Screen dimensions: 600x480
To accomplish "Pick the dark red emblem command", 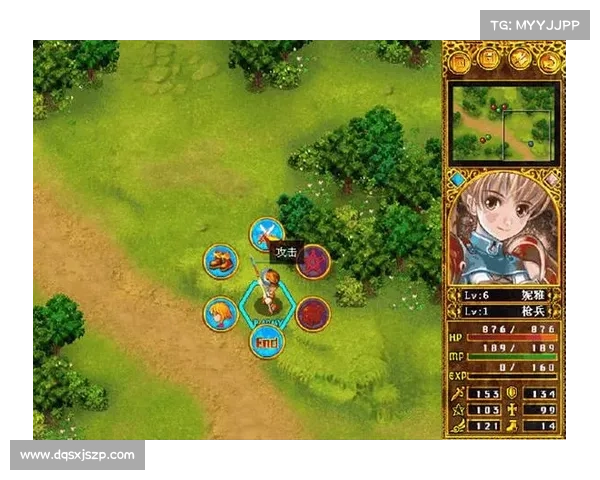I will point(313,313).
